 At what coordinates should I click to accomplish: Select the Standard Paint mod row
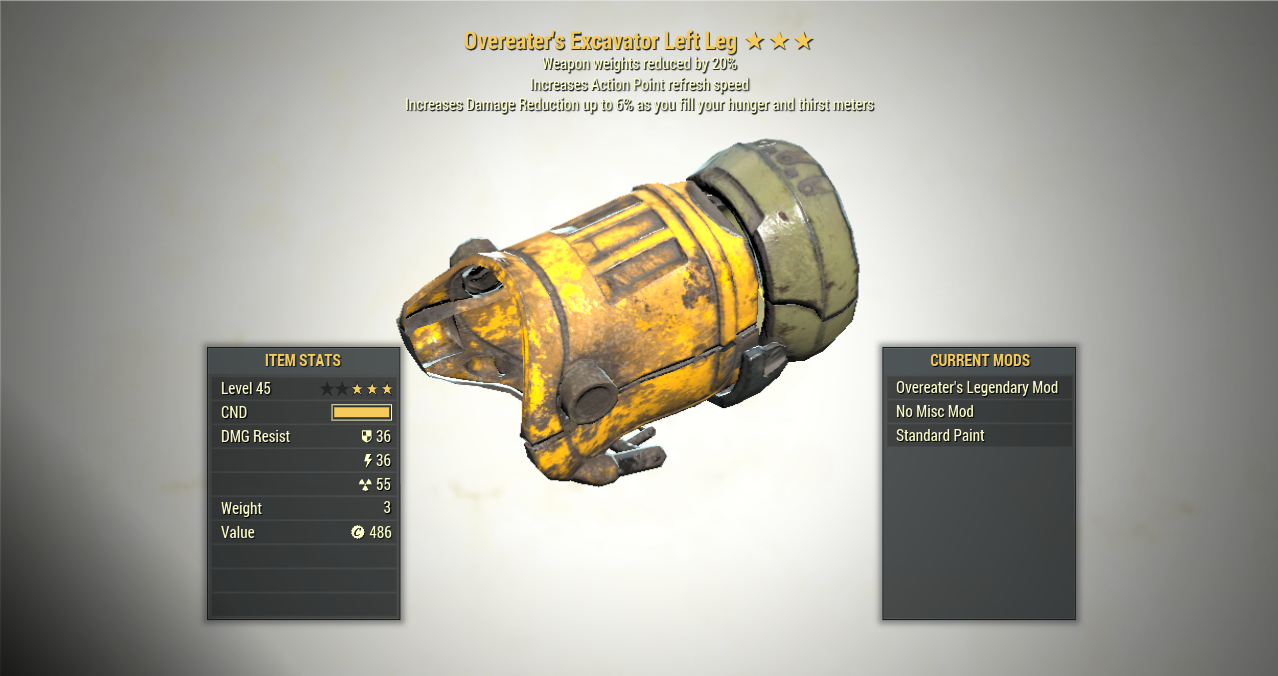(x=977, y=436)
